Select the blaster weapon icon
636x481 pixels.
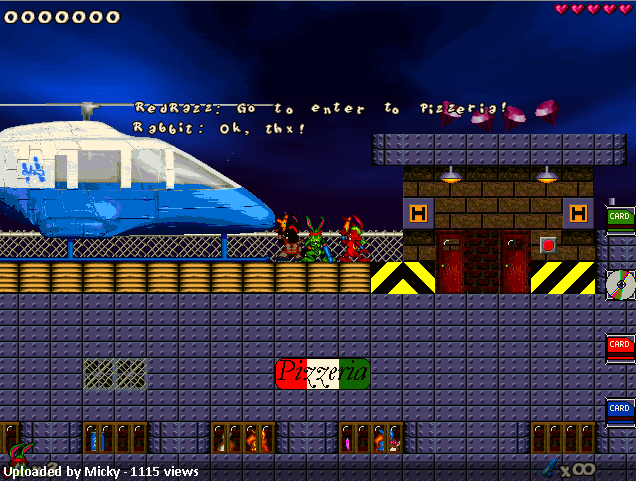point(549,467)
